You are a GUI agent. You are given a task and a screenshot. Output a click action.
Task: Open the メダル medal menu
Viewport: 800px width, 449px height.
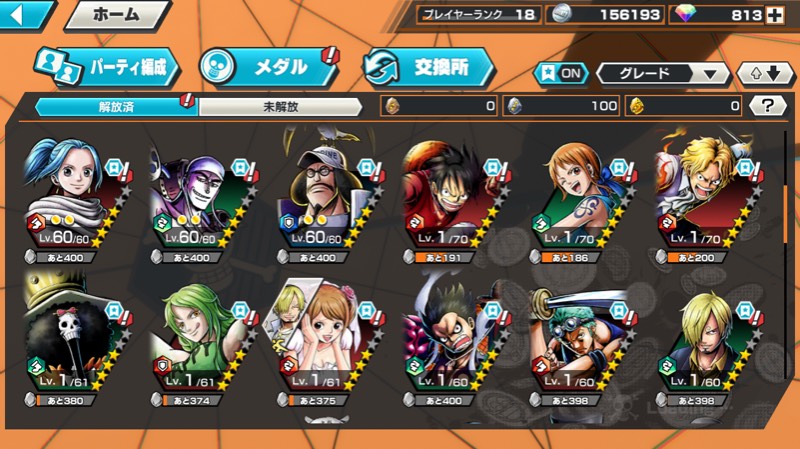point(267,67)
